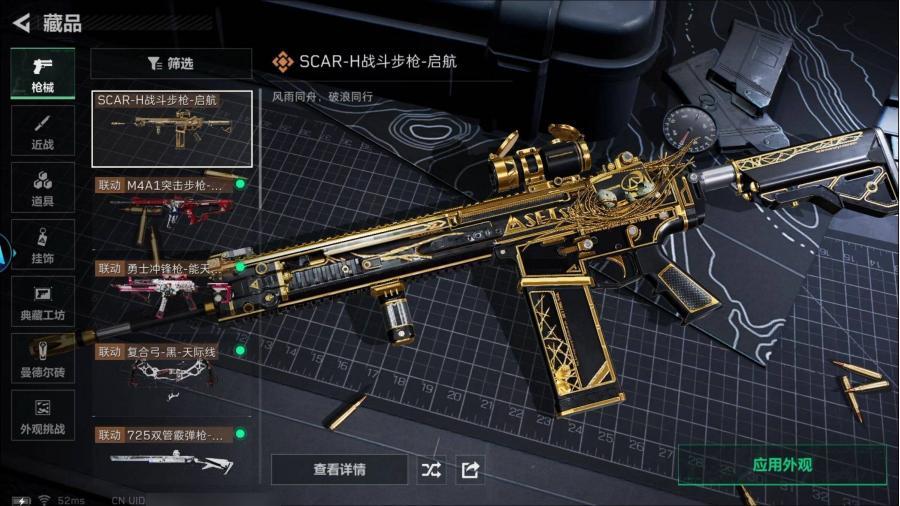Open the 近战 melee category

[43, 131]
